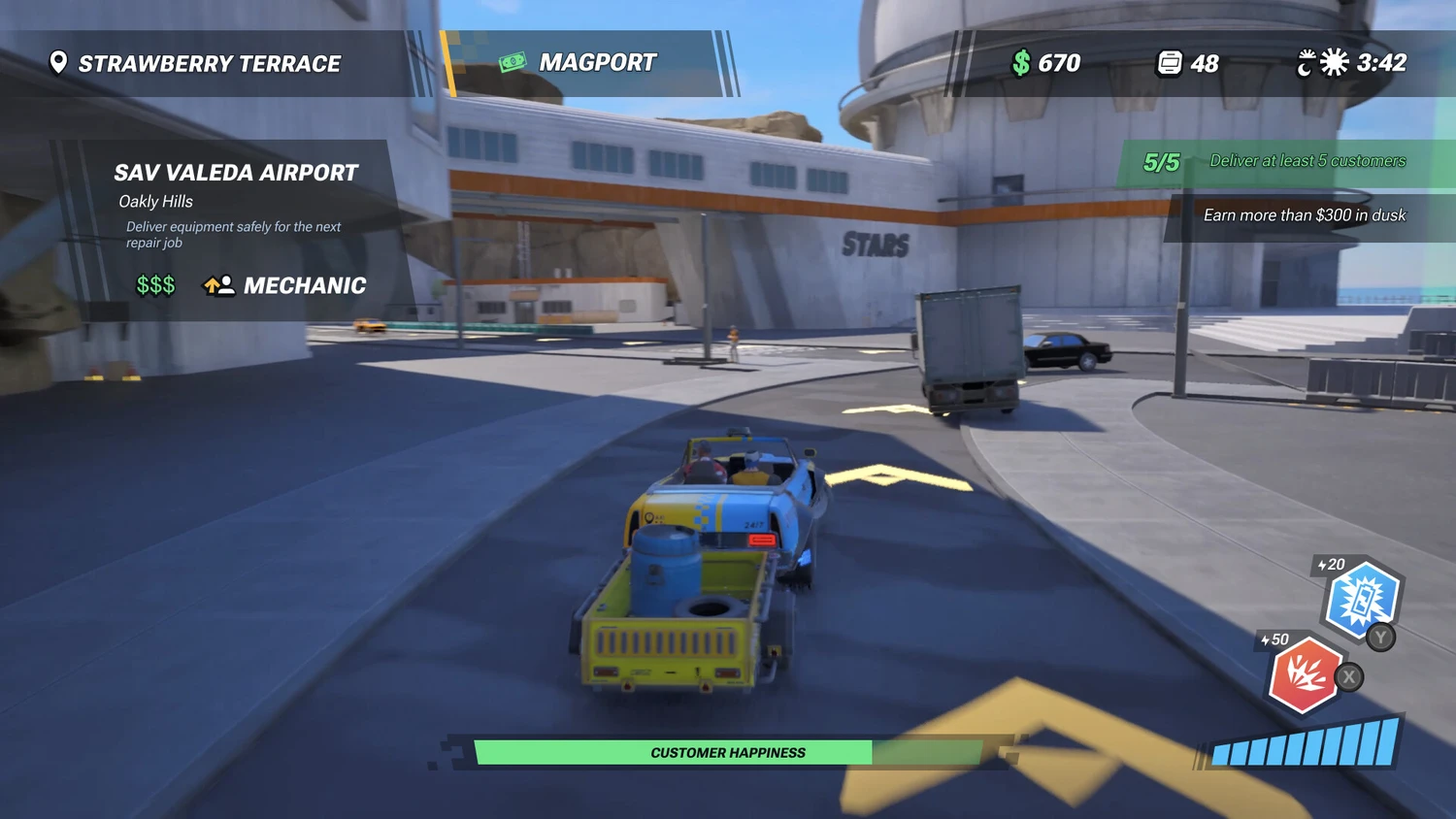The height and width of the screenshot is (819, 1456).
Task: Click the Strawberry Terrace location marker
Action: [x=58, y=63]
